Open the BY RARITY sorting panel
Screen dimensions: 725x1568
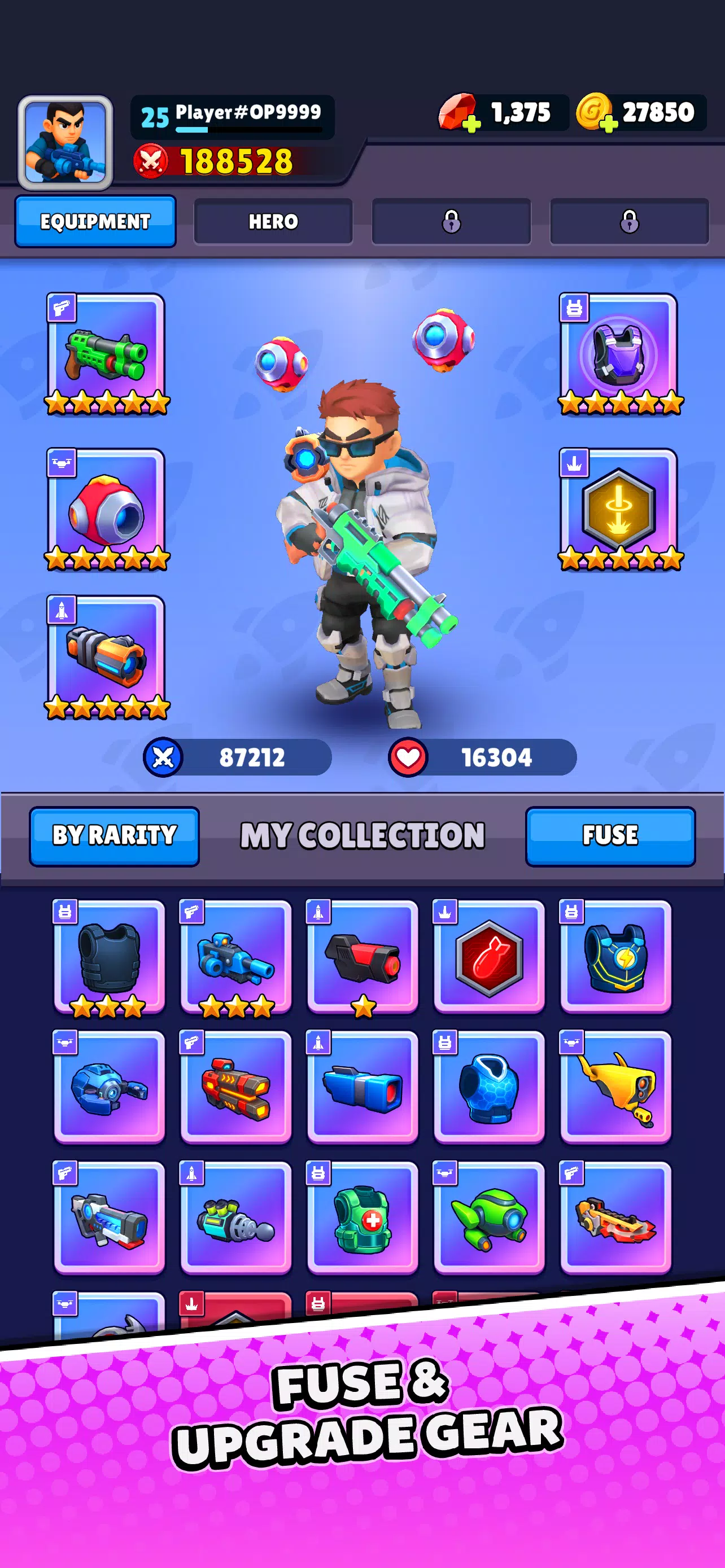[115, 836]
